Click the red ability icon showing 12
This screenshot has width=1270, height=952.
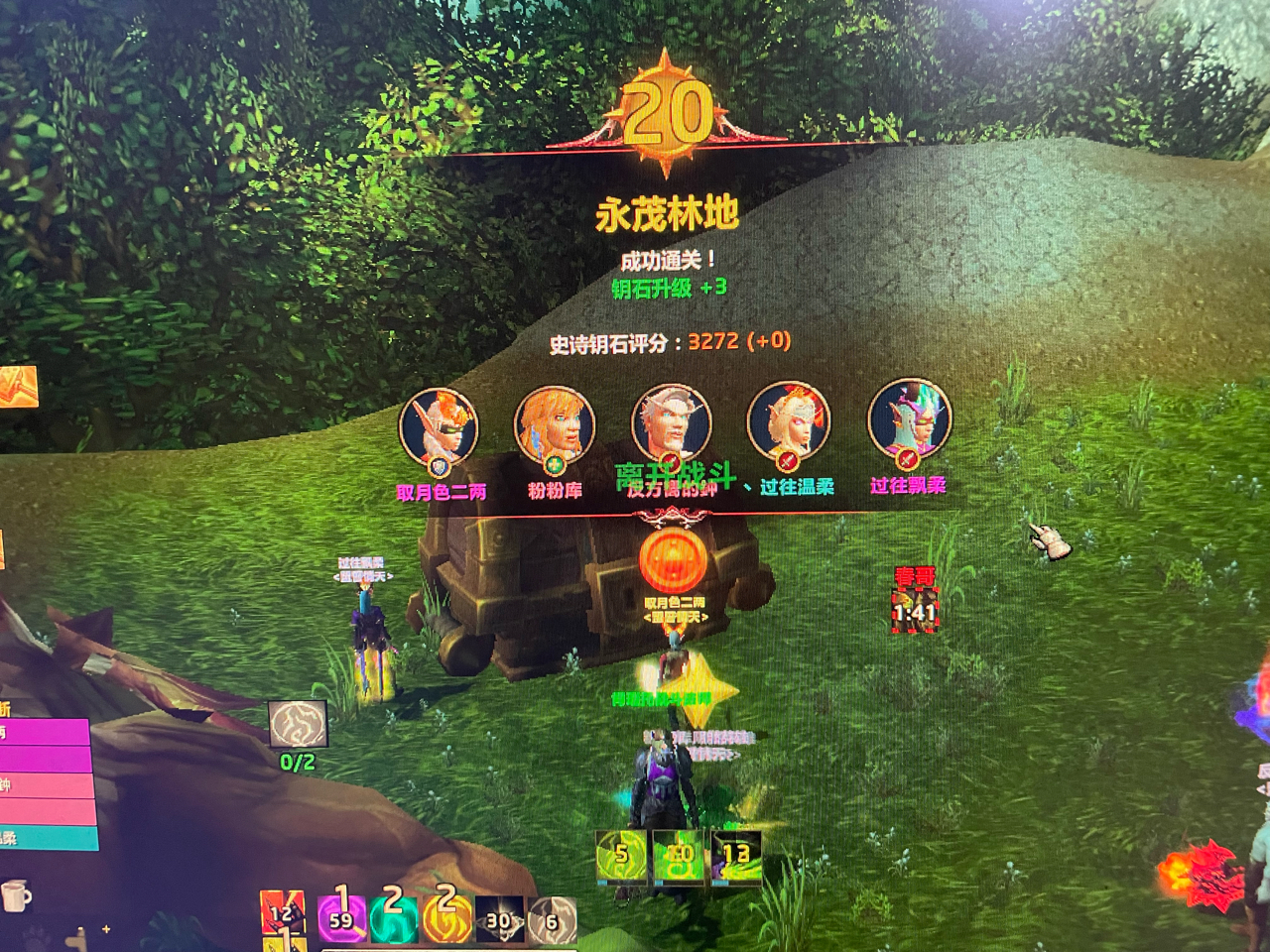click(286, 912)
